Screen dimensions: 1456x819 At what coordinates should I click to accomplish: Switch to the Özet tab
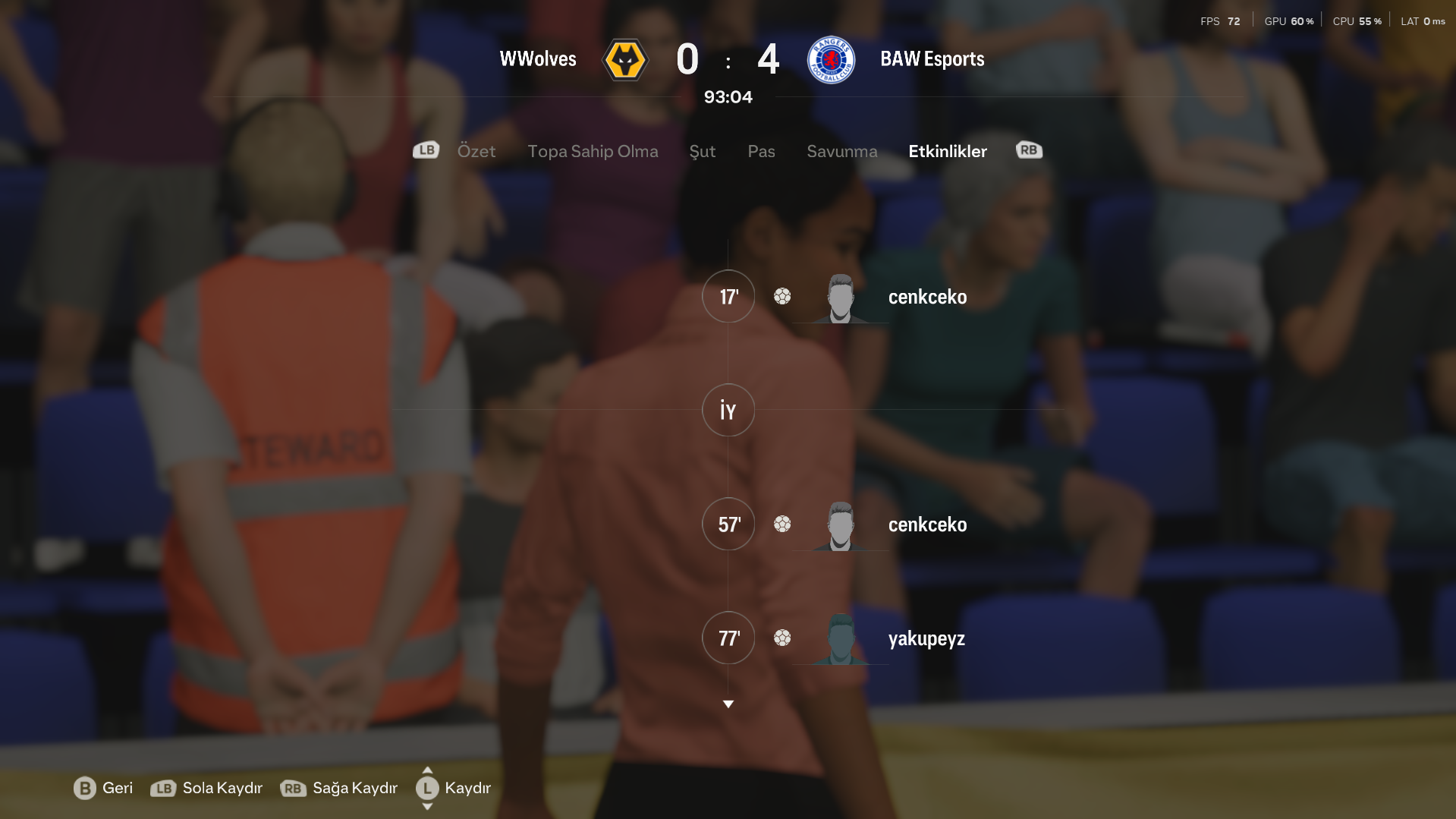coord(476,151)
